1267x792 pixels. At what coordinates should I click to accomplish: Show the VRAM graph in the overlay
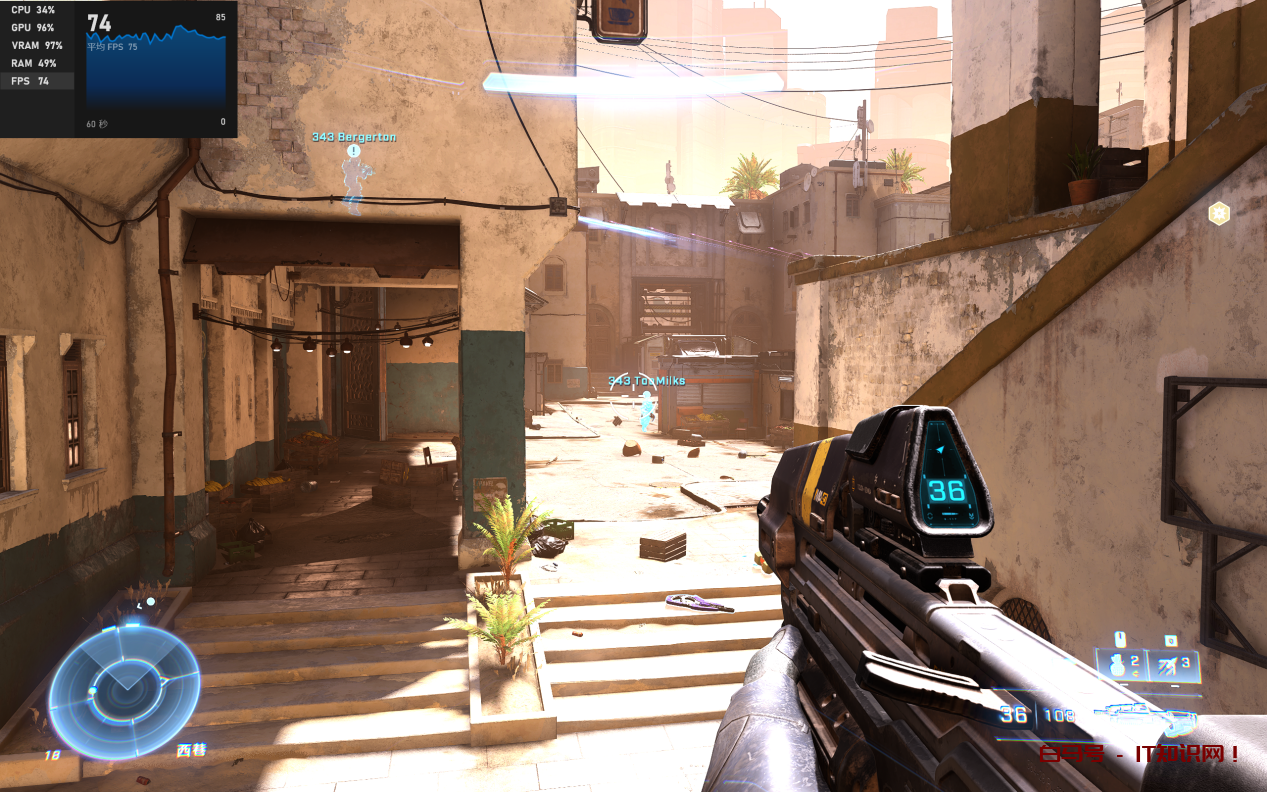coord(37,46)
